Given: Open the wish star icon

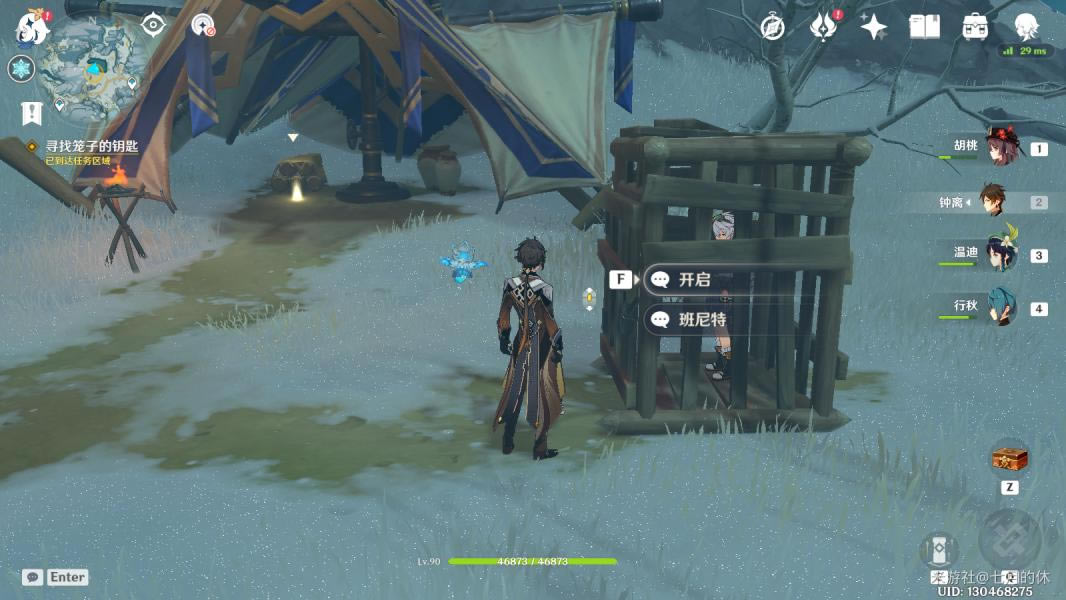Looking at the screenshot, I should [873, 27].
